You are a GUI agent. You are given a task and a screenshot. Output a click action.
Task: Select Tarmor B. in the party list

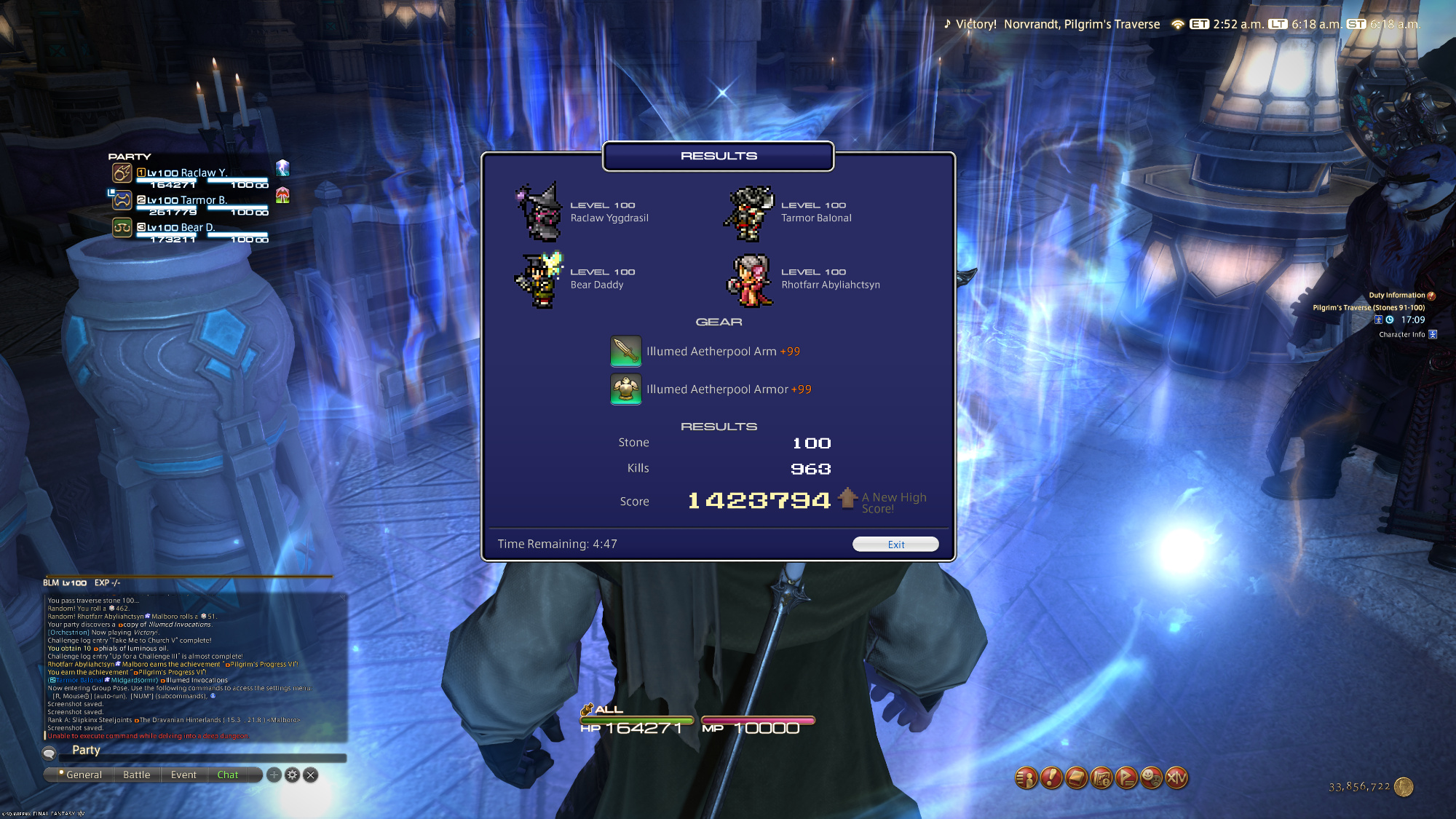(189, 200)
